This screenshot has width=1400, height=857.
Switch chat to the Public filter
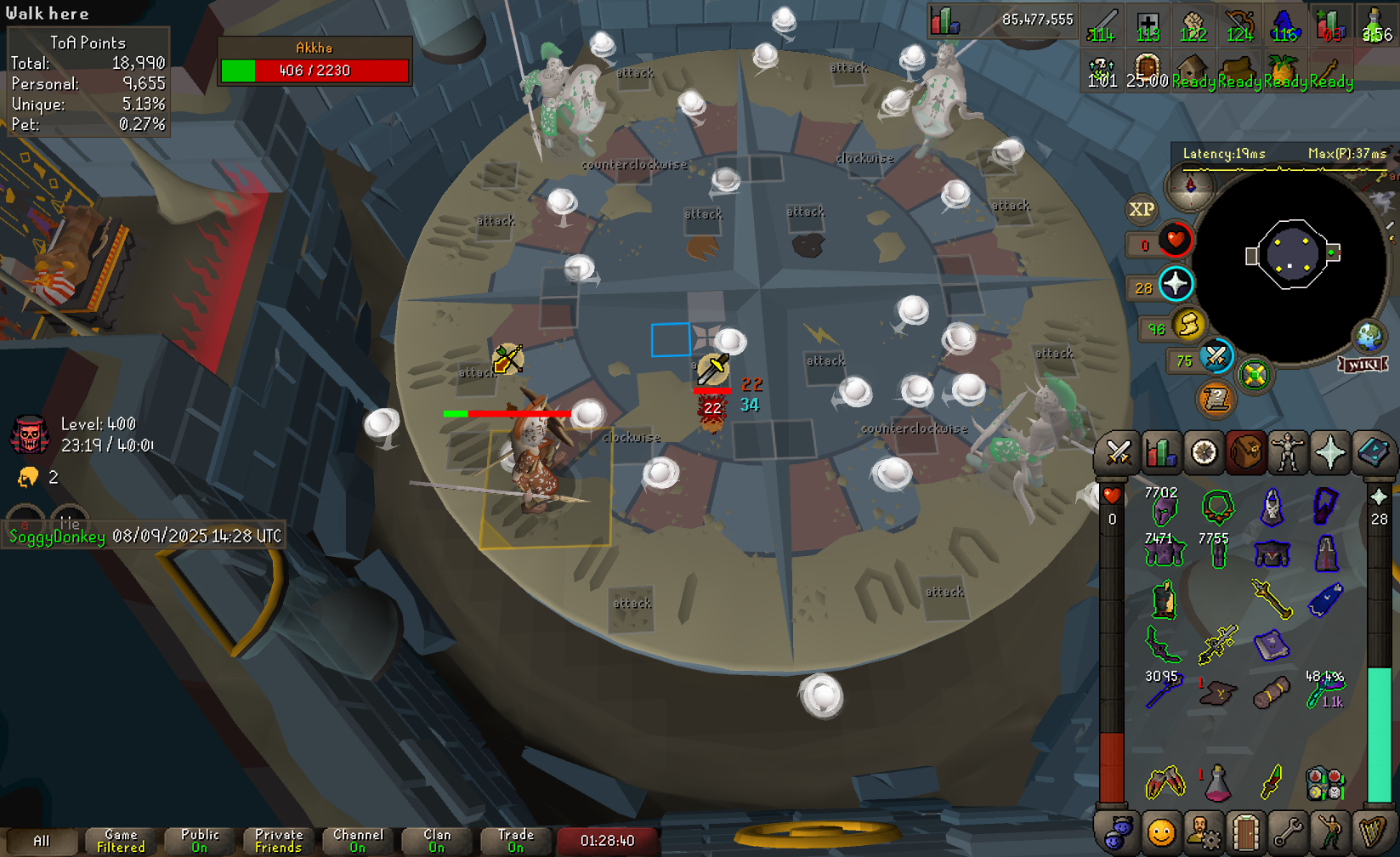[200, 840]
